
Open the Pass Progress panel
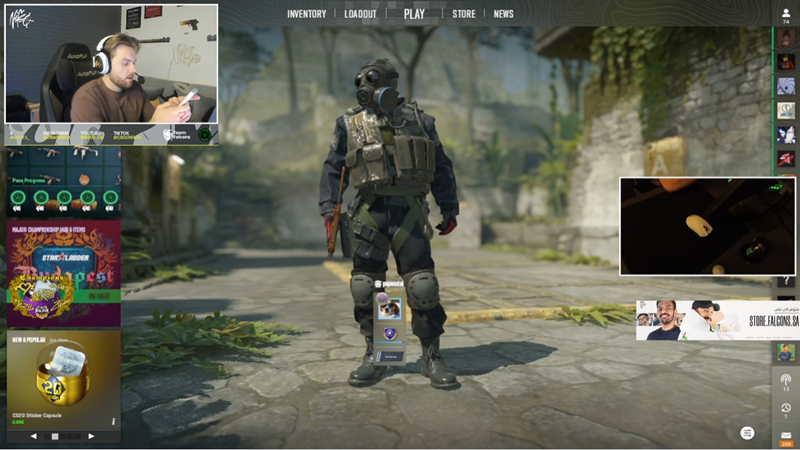point(64,183)
